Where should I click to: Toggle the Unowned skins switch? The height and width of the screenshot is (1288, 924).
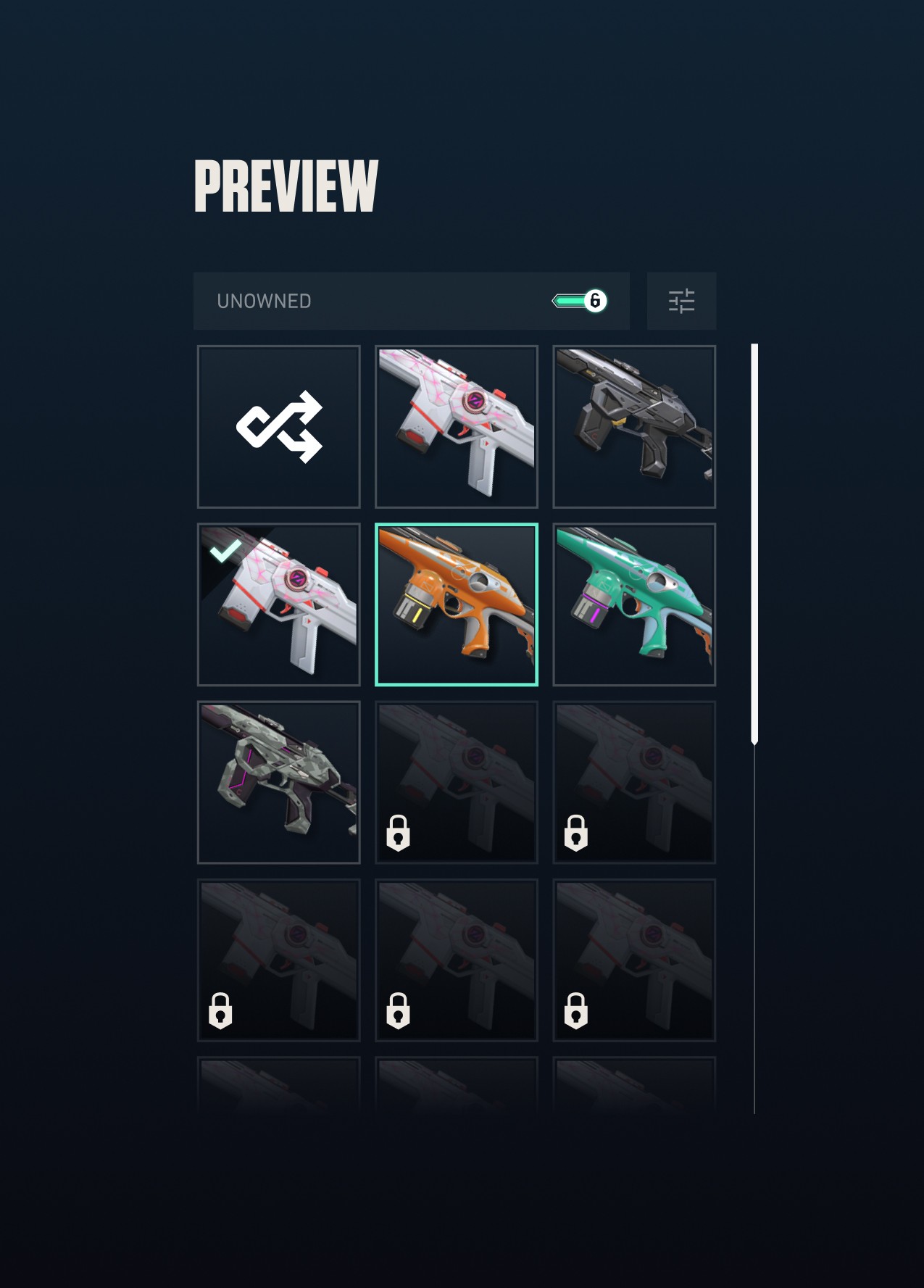pyautogui.click(x=580, y=301)
